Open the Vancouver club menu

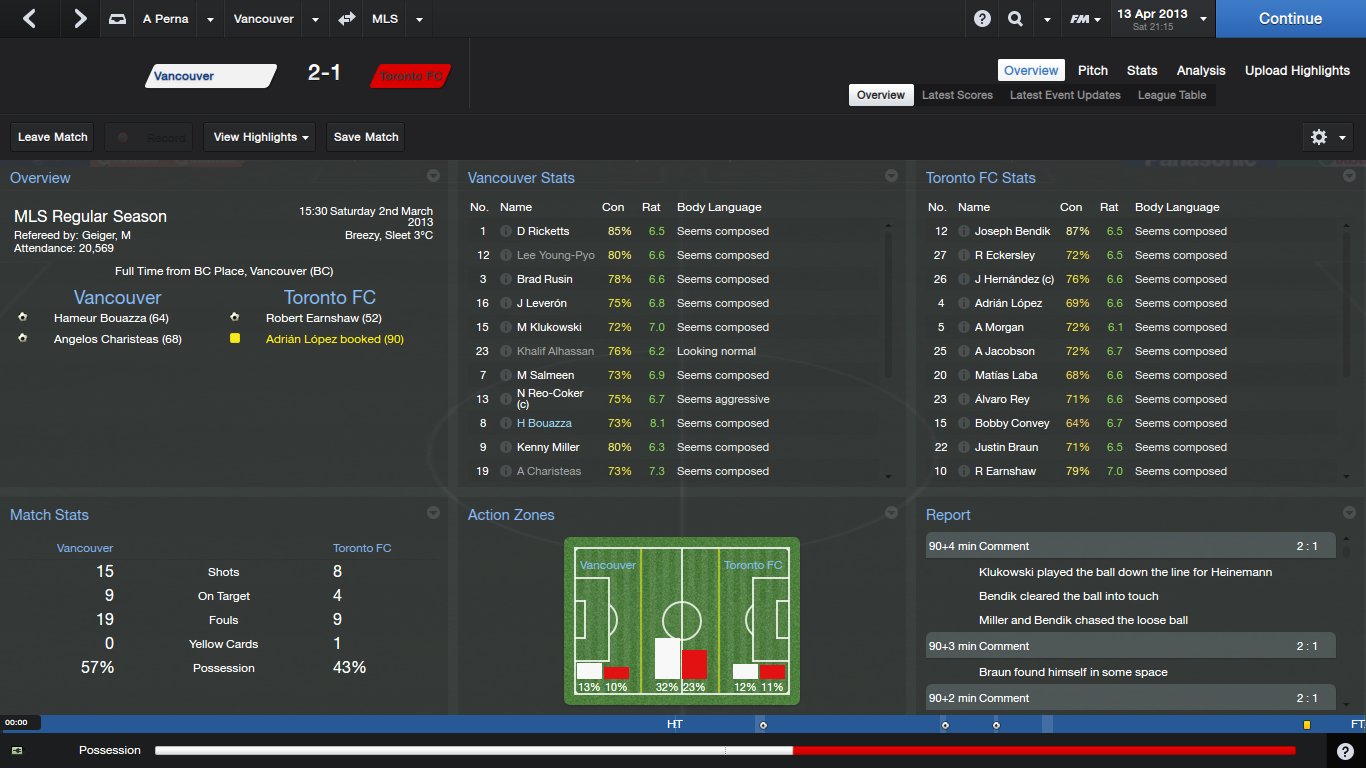click(x=264, y=19)
